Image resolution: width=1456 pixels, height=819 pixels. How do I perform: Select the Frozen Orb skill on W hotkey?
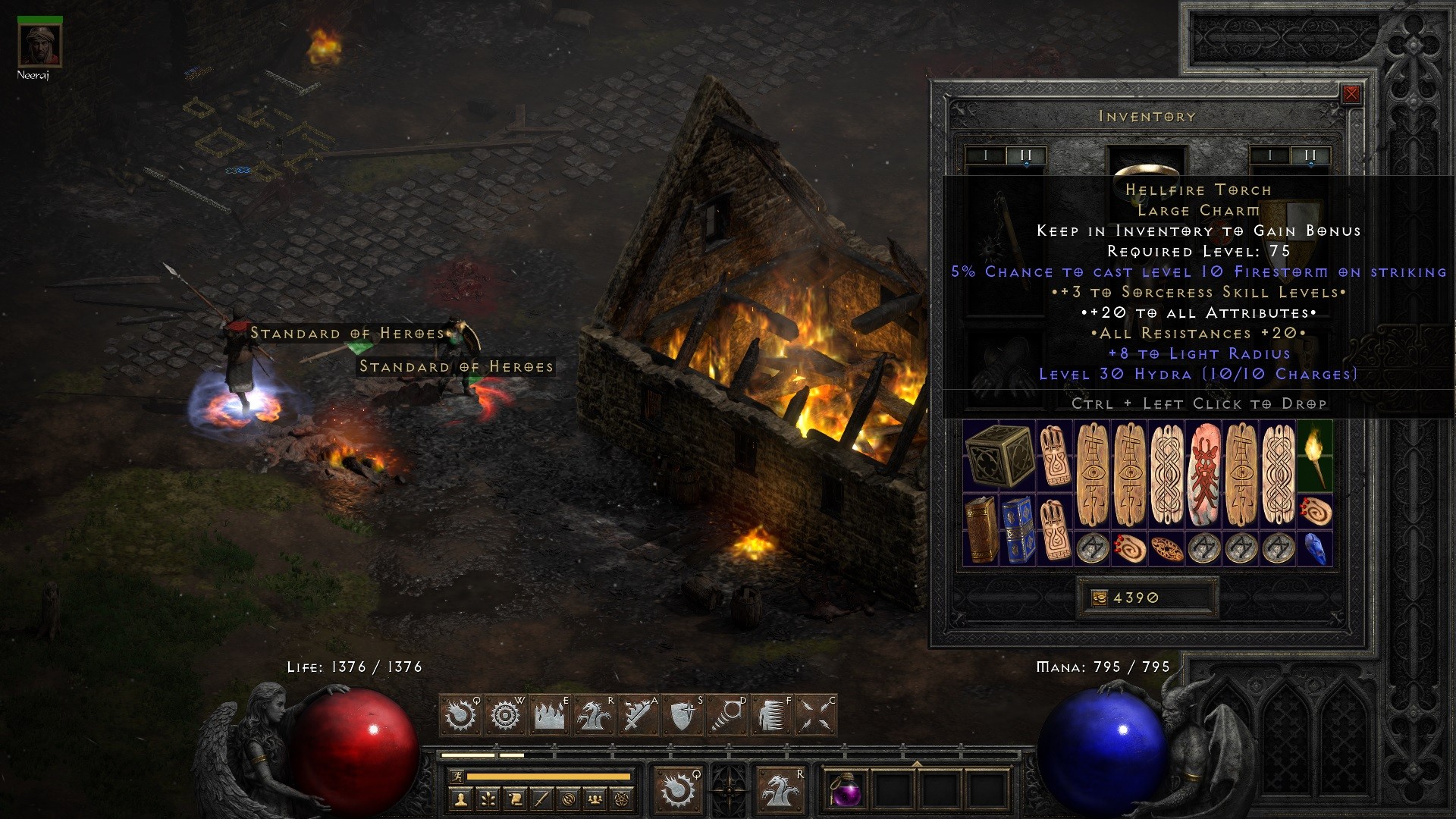[504, 714]
